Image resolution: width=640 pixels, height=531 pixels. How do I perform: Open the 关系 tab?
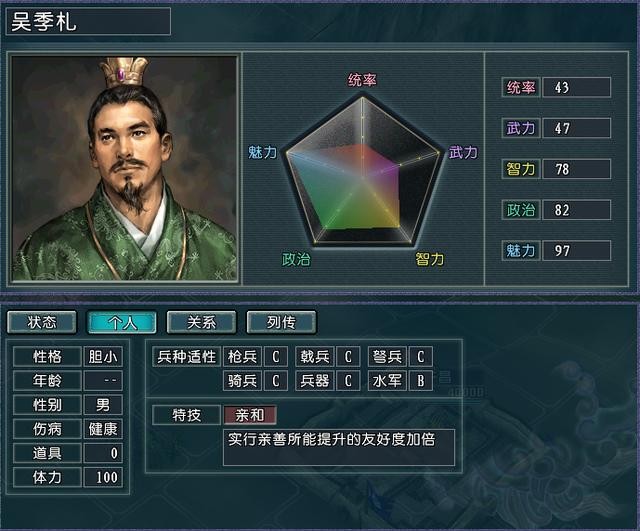(x=201, y=322)
